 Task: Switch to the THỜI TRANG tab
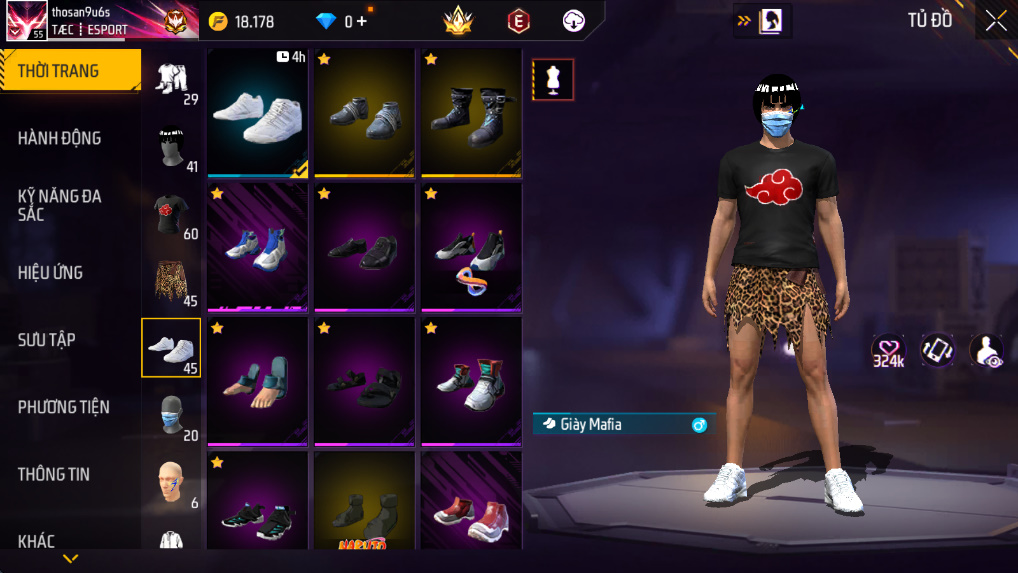tap(70, 71)
